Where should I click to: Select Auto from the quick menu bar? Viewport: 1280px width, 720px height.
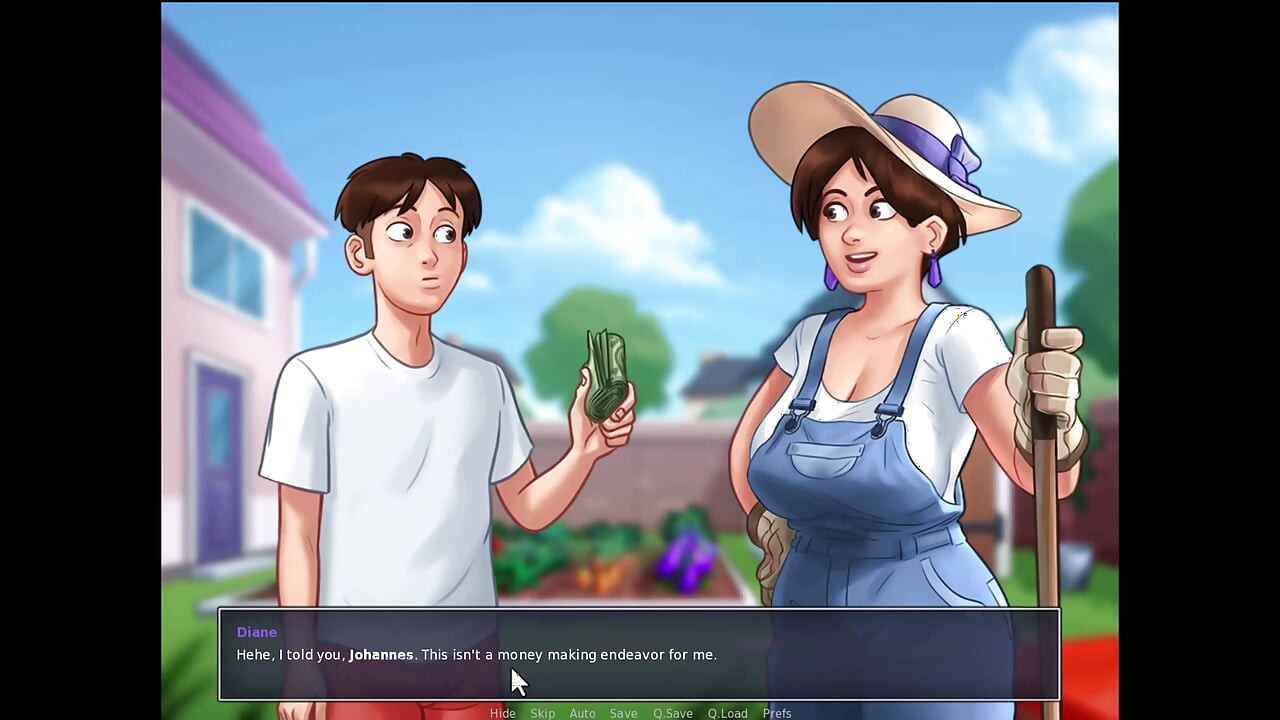point(582,713)
